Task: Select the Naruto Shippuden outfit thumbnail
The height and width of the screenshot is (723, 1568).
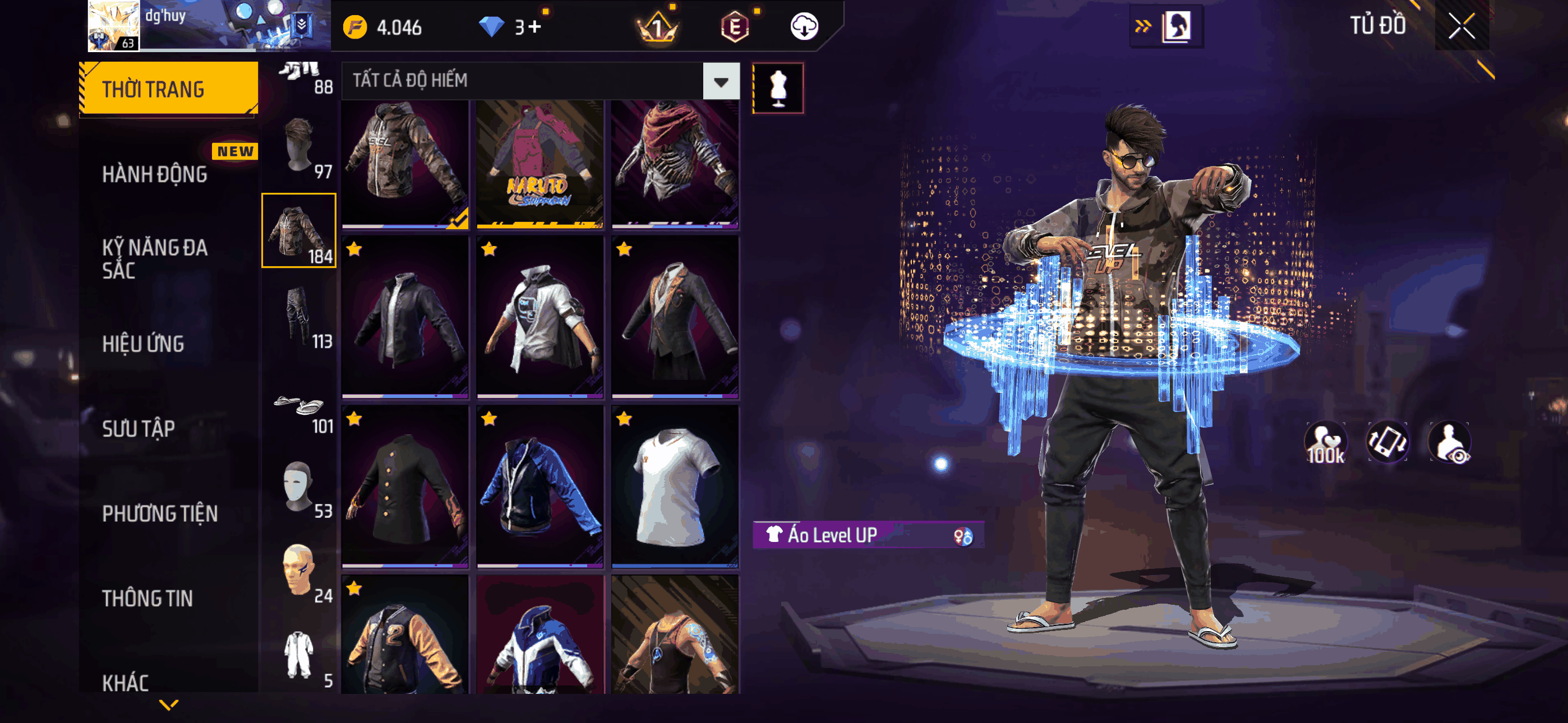Action: 539,164
